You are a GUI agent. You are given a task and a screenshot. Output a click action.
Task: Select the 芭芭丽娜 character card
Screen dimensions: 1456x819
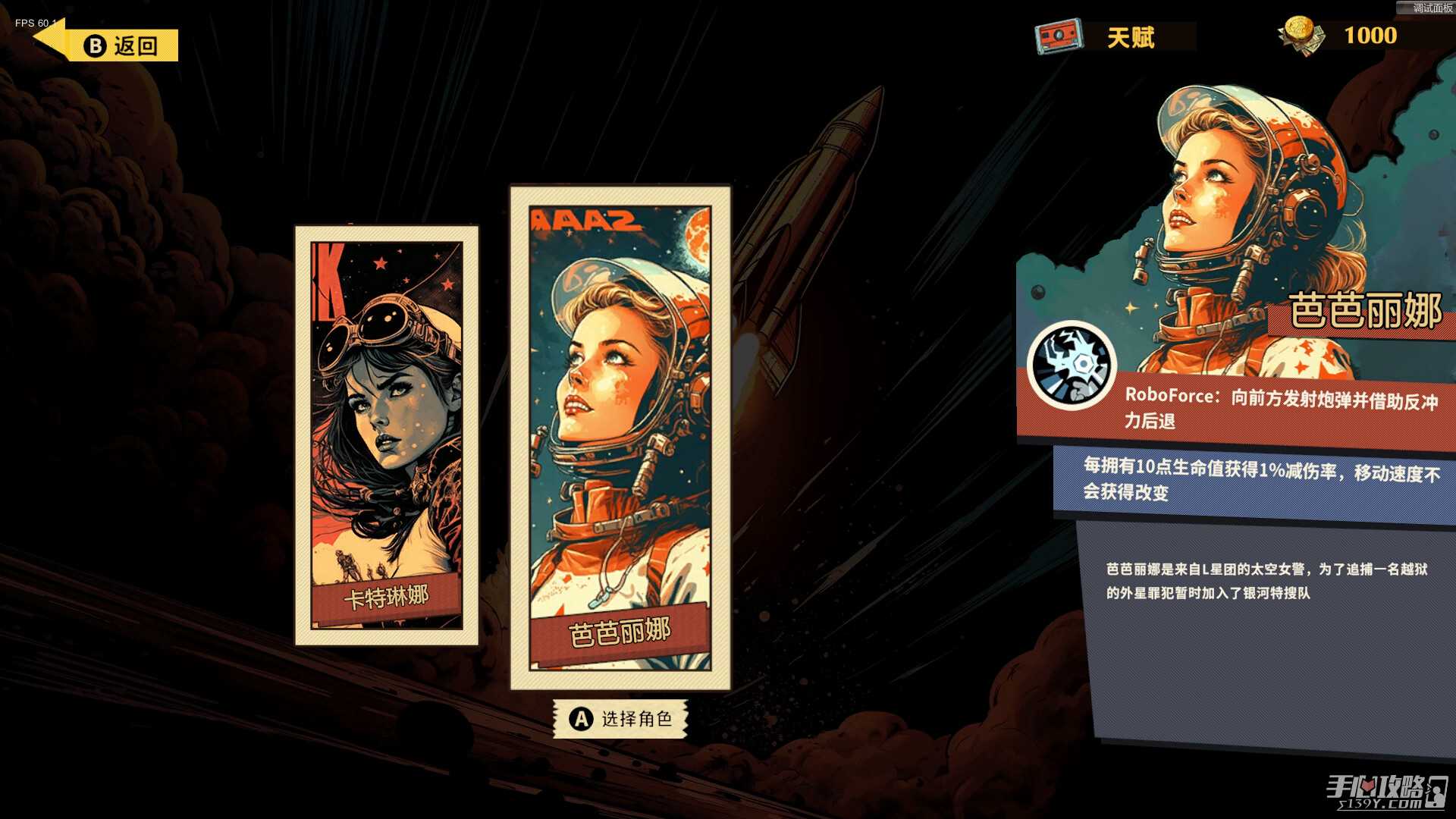point(620,438)
